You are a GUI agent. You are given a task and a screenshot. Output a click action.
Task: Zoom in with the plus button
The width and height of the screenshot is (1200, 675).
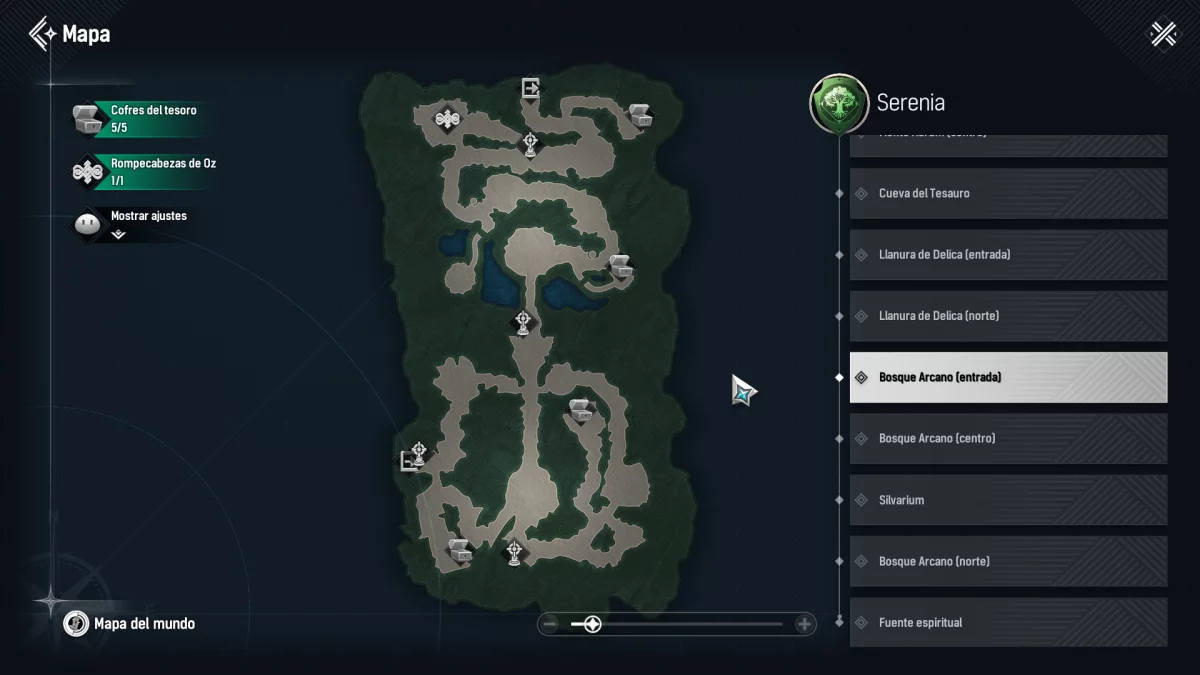click(804, 625)
